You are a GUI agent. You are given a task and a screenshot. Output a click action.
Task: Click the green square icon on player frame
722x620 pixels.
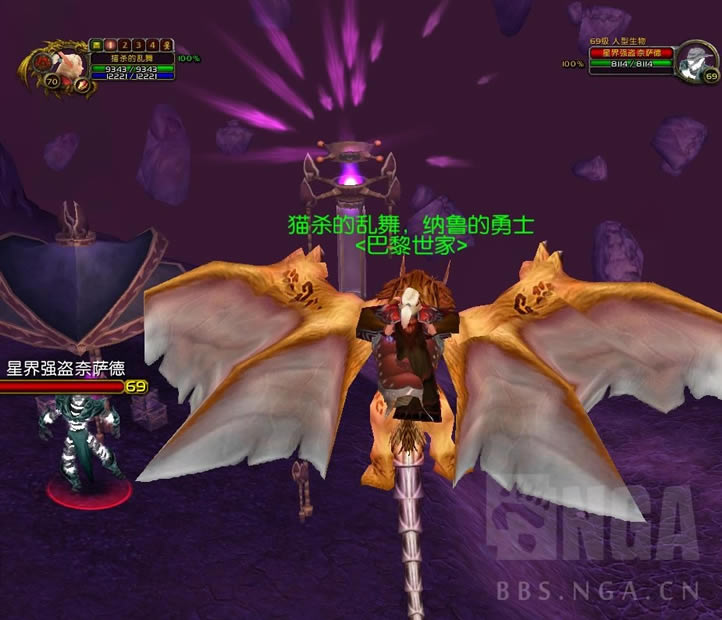click(x=96, y=45)
